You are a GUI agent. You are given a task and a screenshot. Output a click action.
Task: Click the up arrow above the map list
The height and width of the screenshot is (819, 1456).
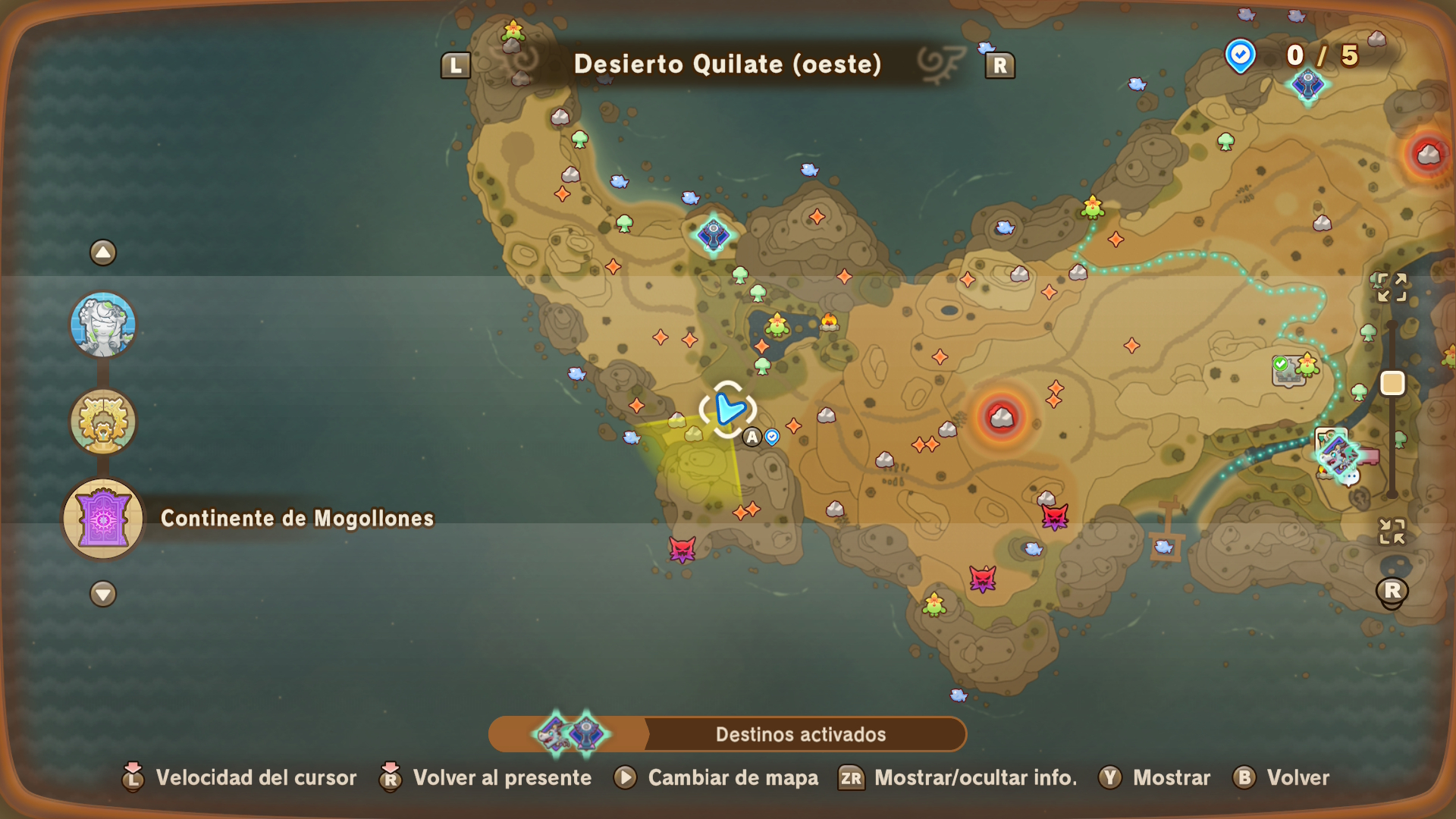[x=103, y=253]
